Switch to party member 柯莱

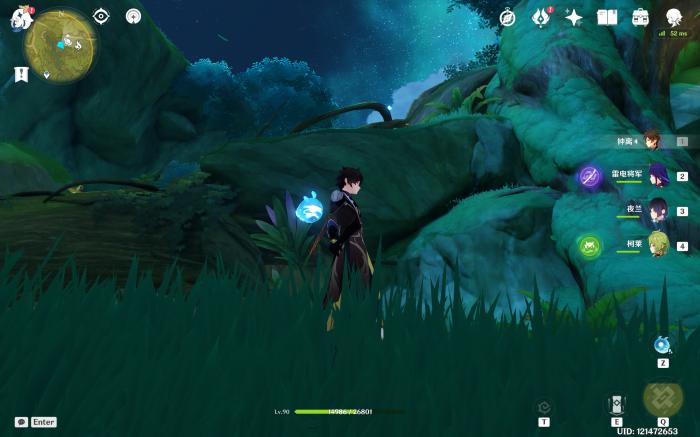pyautogui.click(x=657, y=245)
